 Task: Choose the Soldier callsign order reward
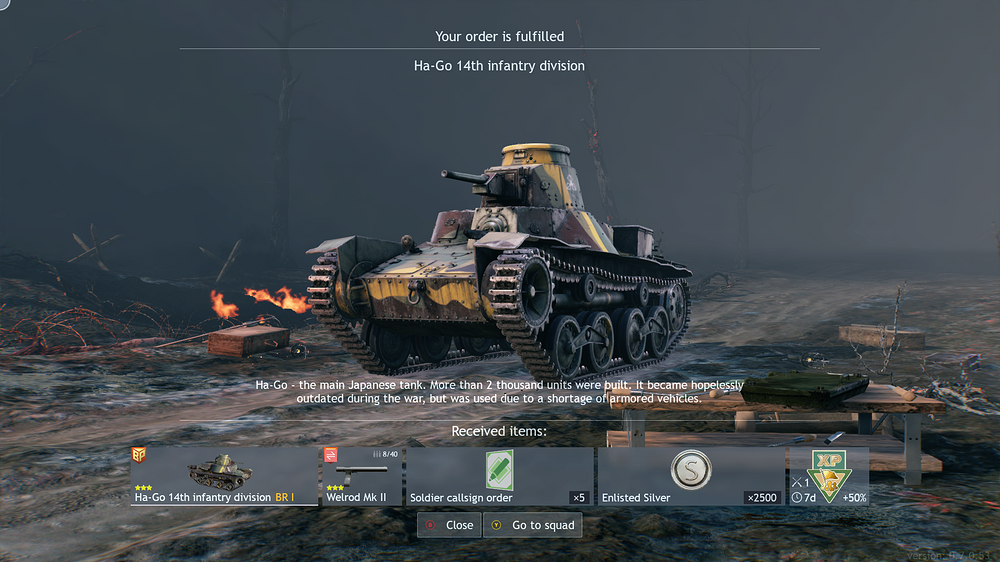(x=500, y=476)
